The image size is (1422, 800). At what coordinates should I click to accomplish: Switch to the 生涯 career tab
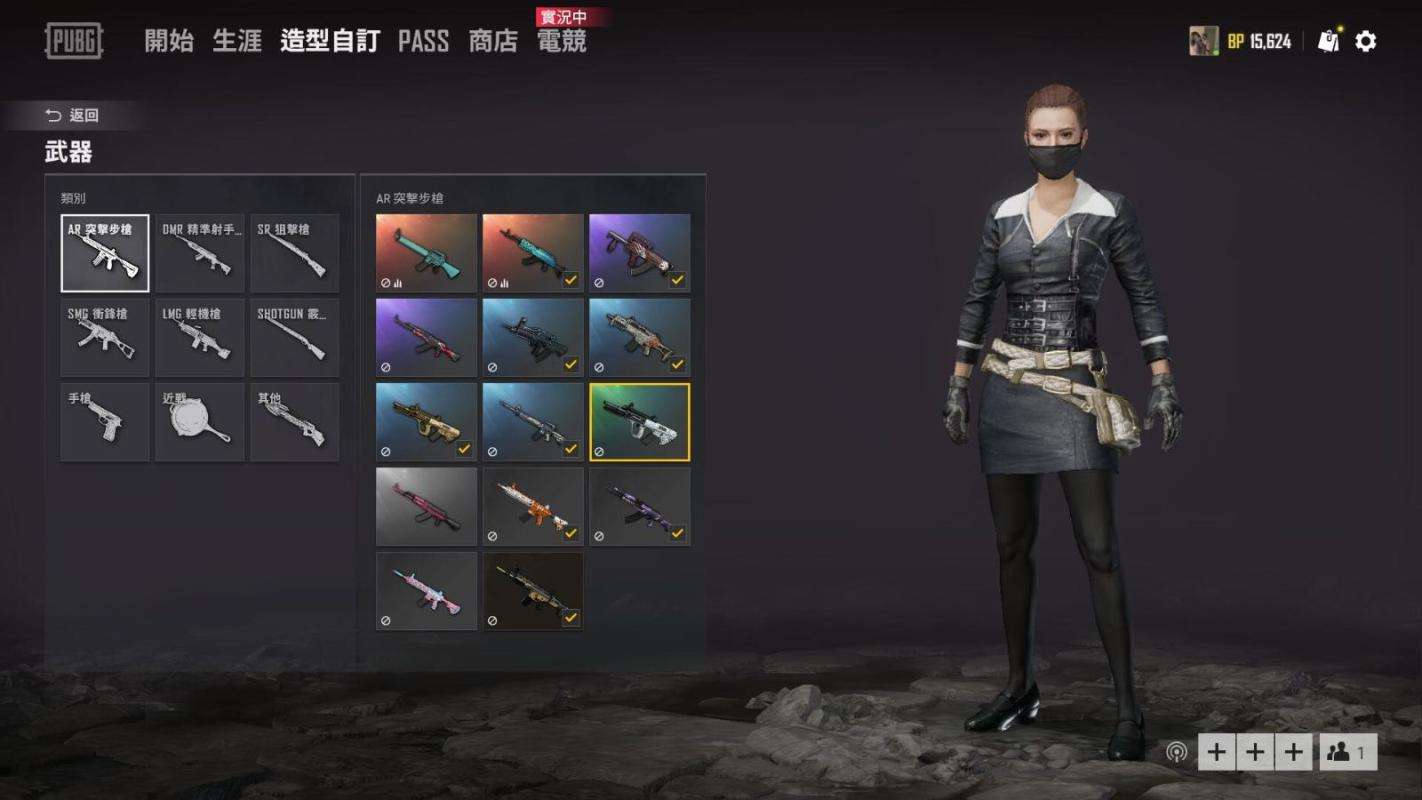click(237, 41)
